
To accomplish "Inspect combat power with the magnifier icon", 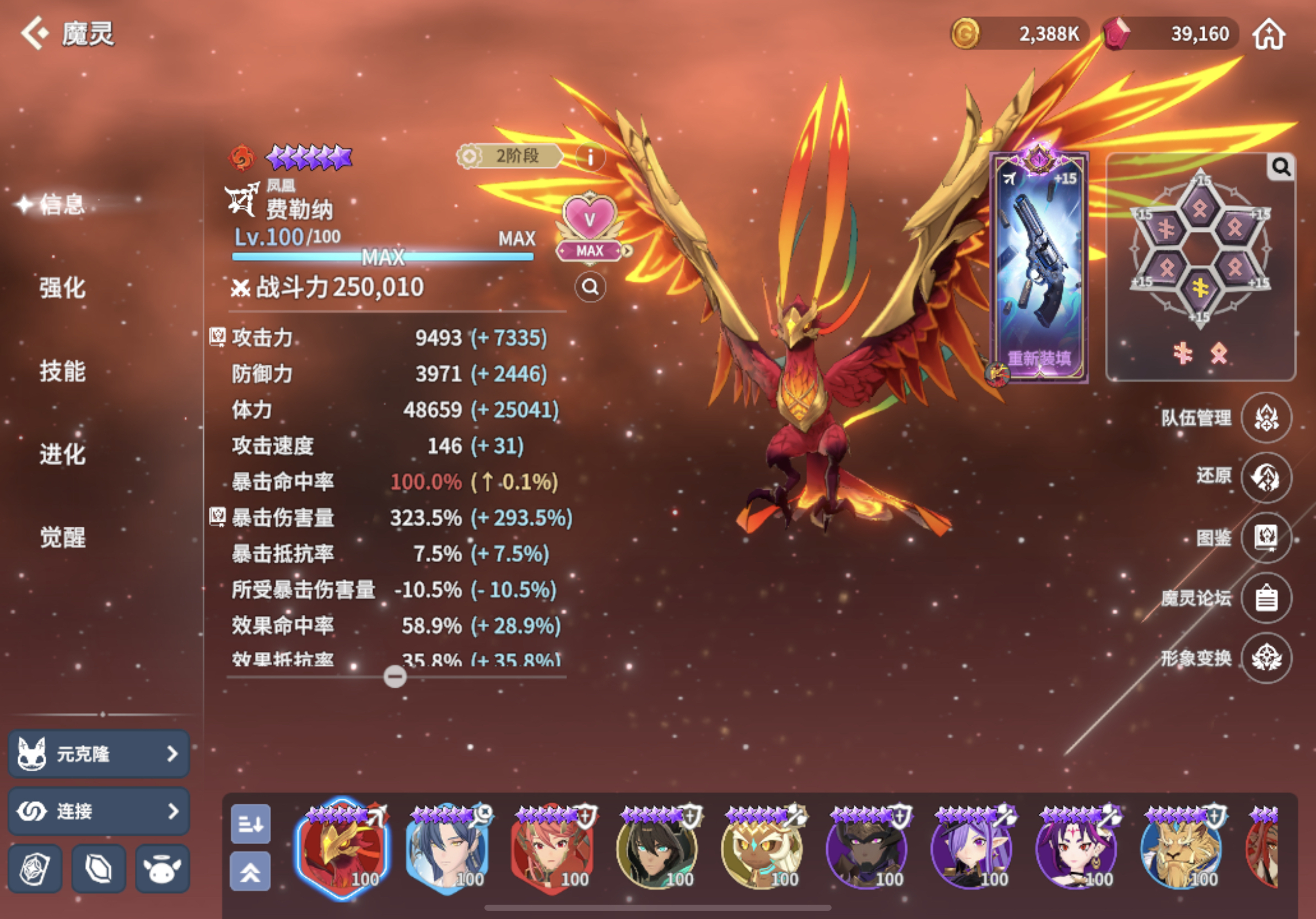I will pos(590,286).
